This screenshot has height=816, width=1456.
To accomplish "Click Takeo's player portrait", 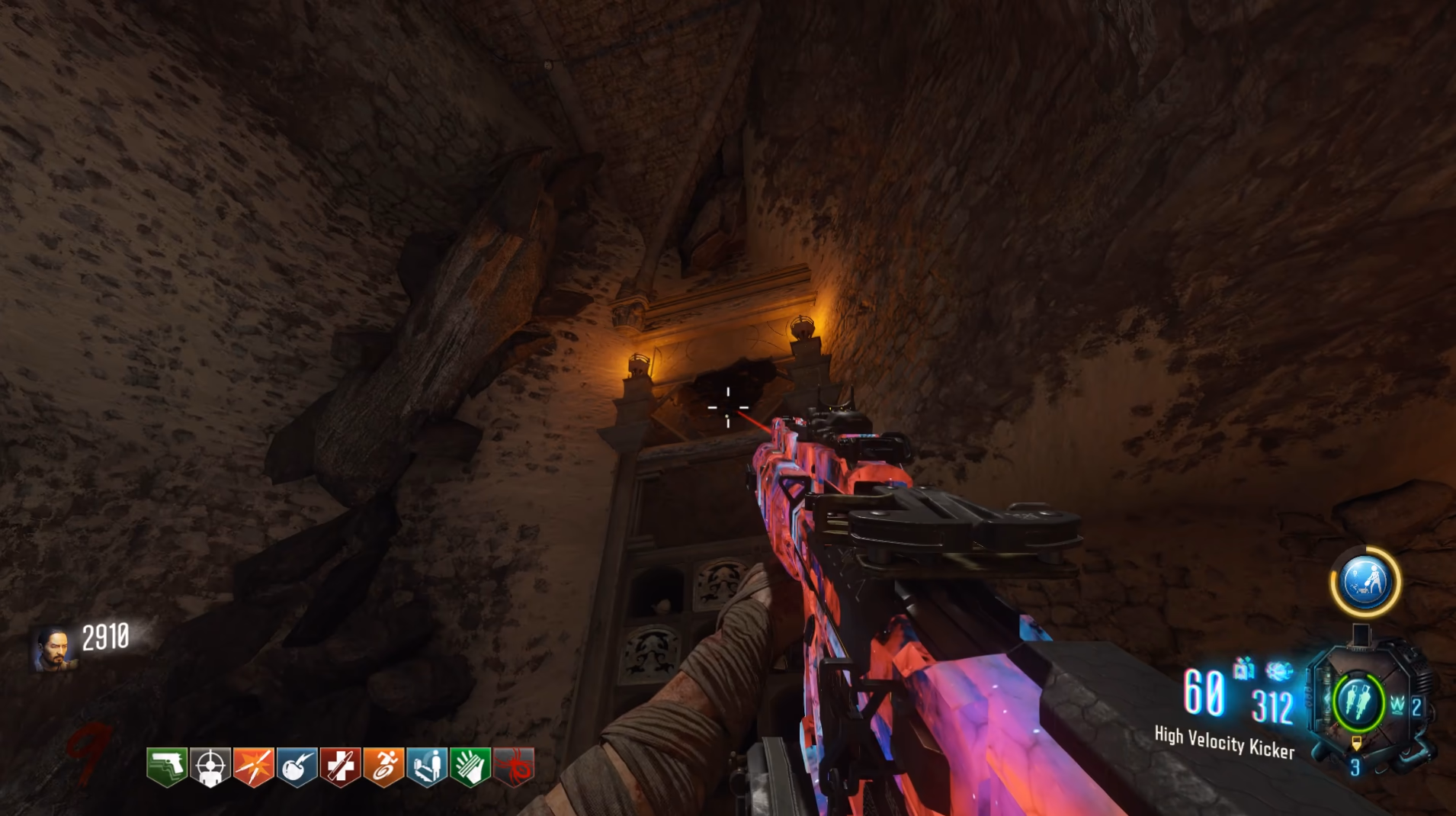I will tap(53, 649).
